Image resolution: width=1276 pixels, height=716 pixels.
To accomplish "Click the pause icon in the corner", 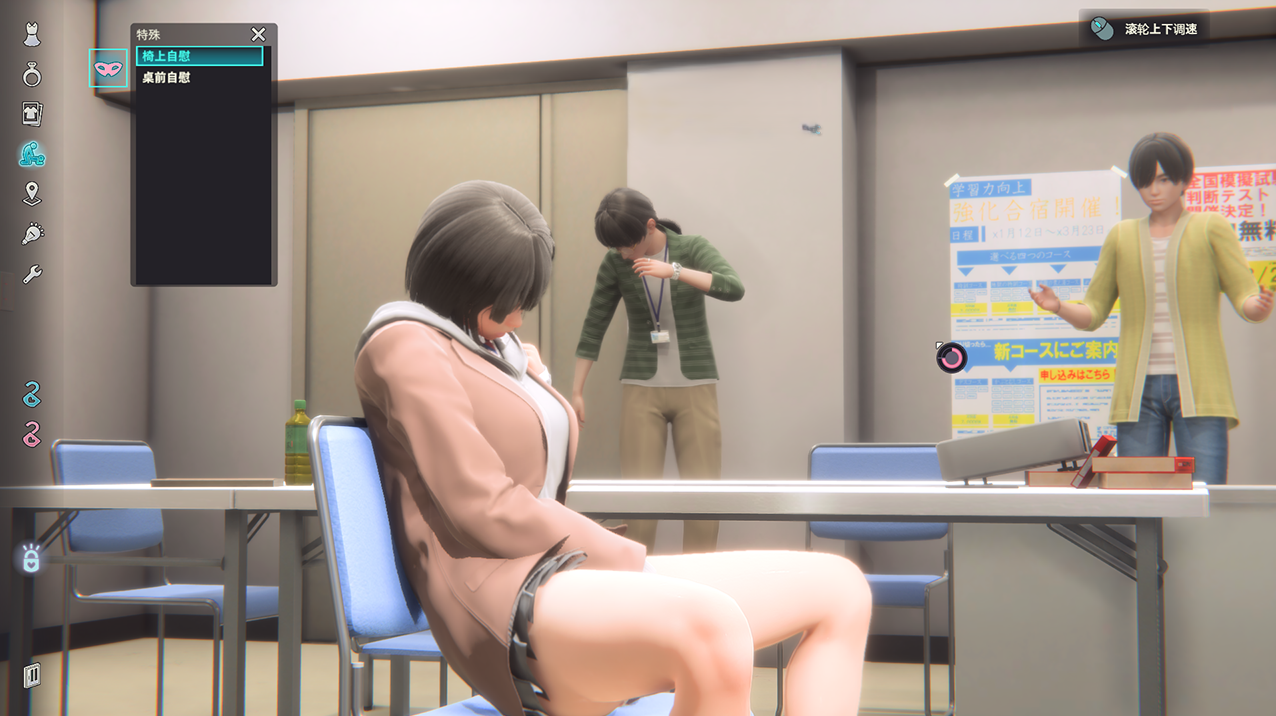I will [x=32, y=674].
